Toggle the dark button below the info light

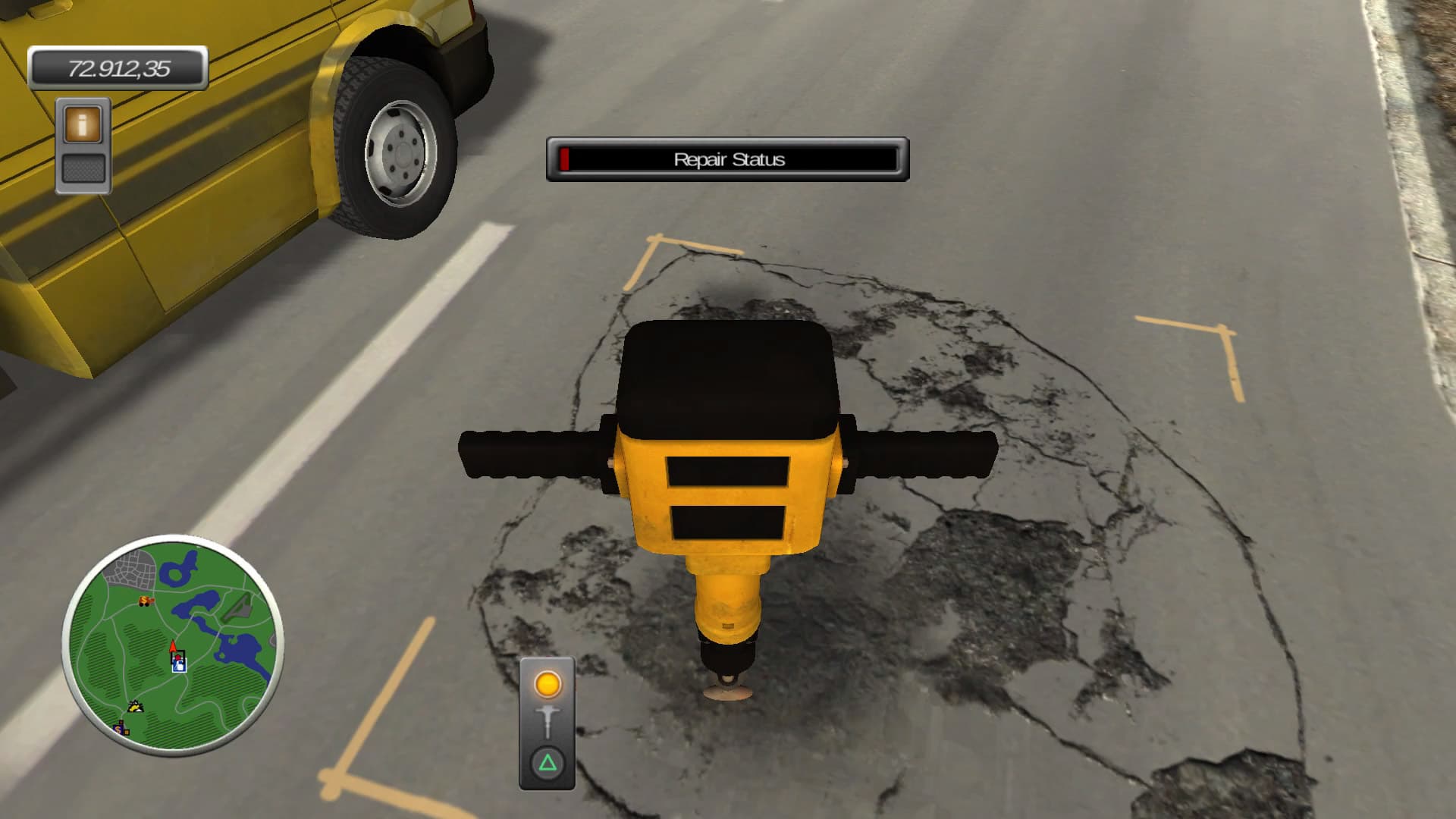coord(82,168)
